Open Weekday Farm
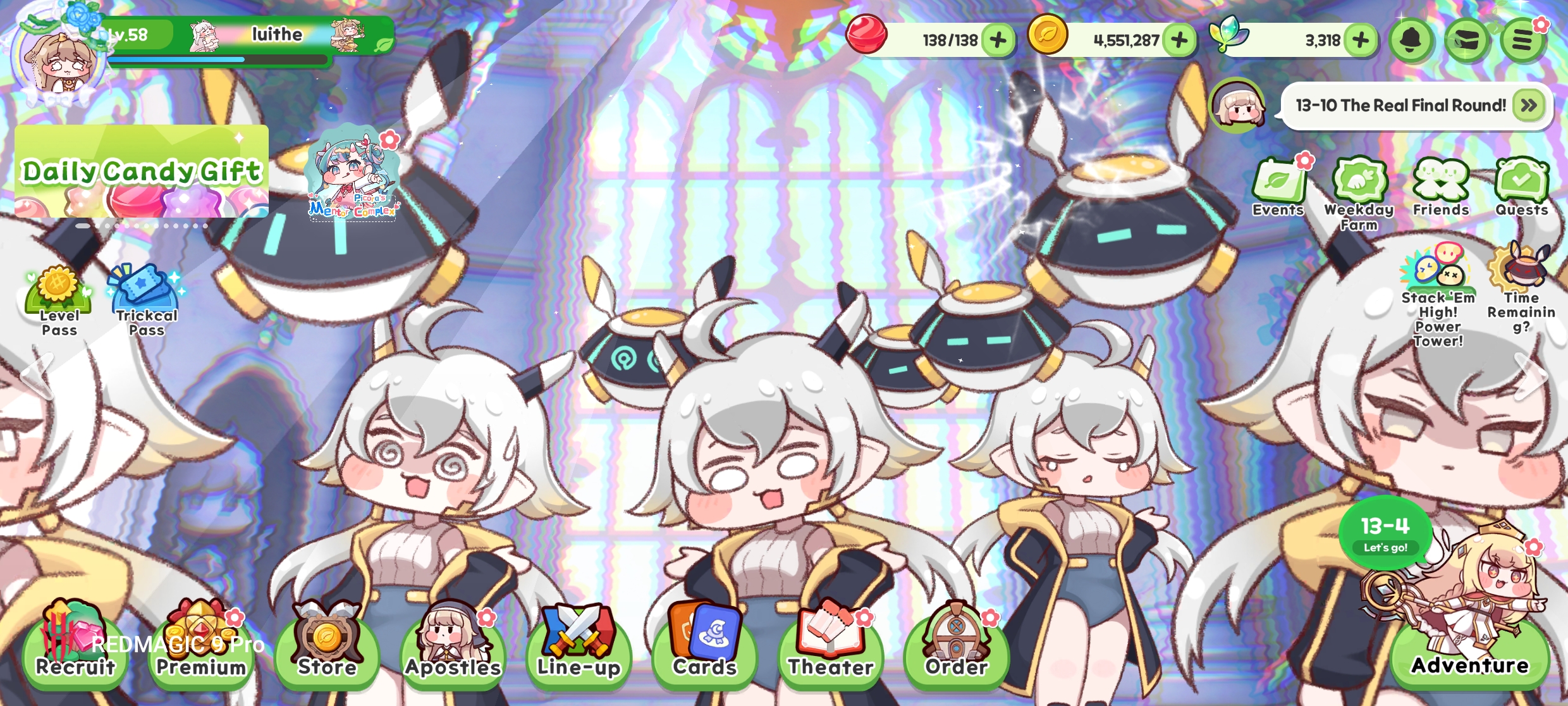Screen dimensions: 1568x706 [1359, 190]
